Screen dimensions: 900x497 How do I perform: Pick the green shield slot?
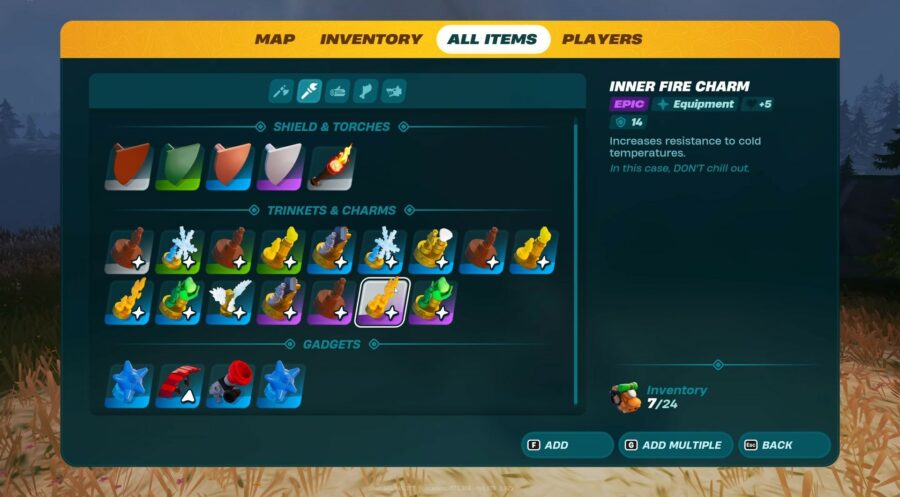[x=180, y=167]
